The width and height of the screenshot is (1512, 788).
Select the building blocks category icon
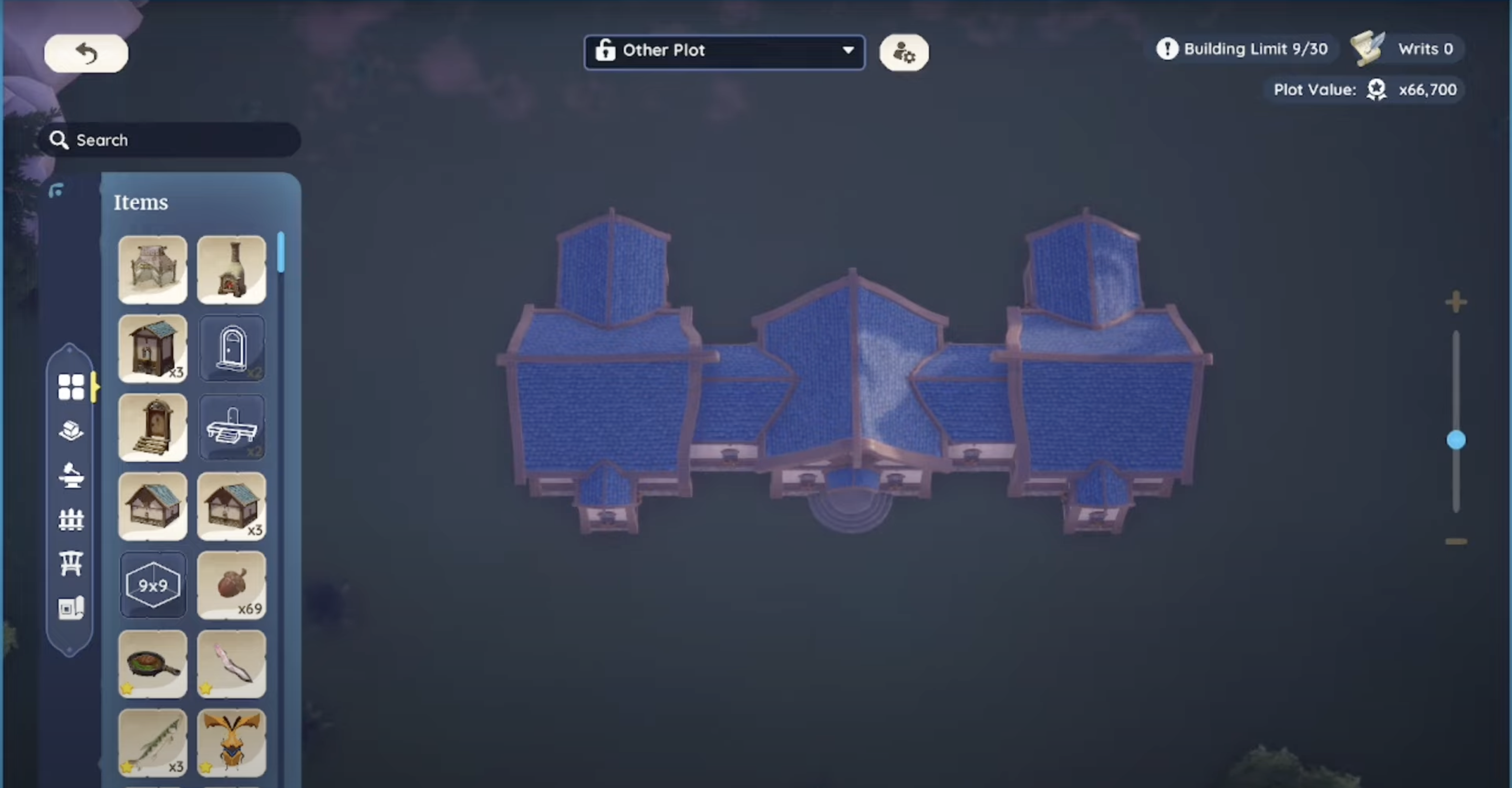71,430
